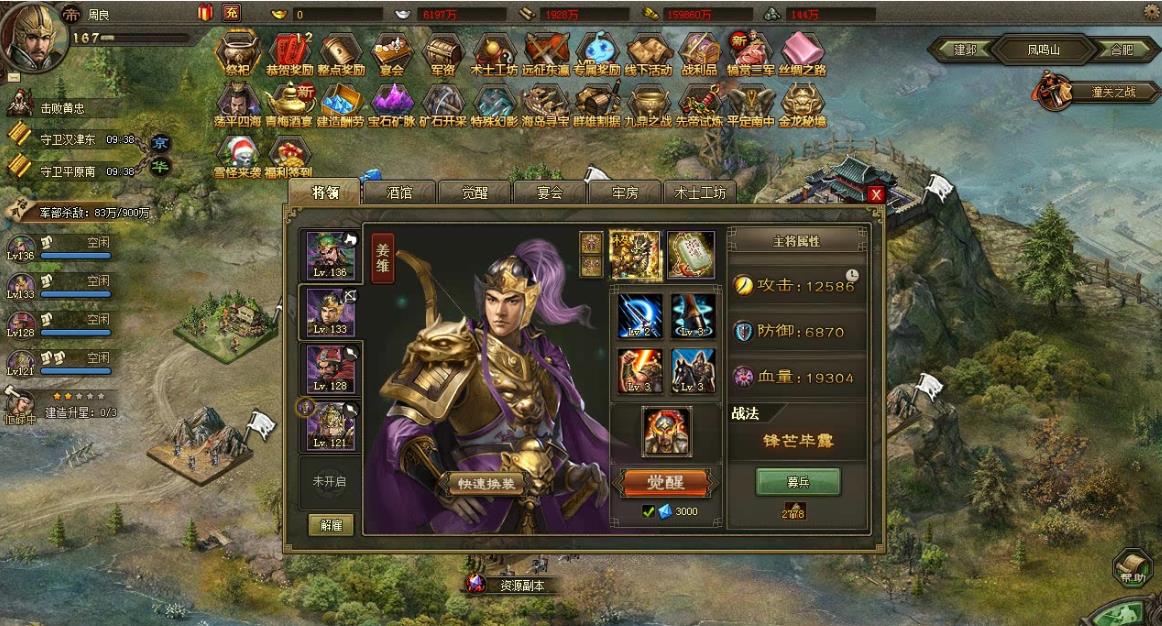Close the generals panel with the red X
The height and width of the screenshot is (626, 1162).
point(876,194)
